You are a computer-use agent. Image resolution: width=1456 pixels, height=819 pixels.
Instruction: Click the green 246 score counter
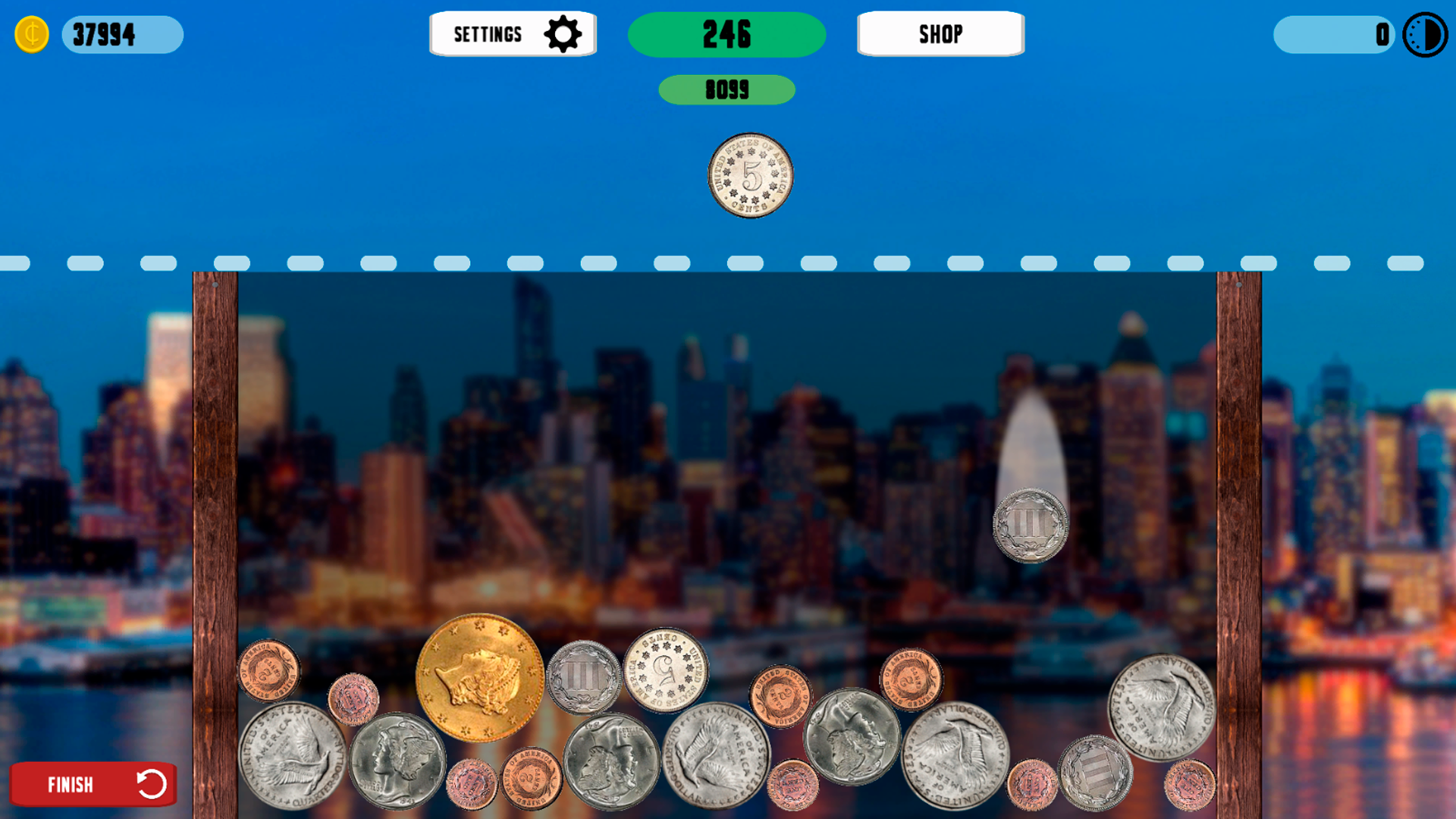click(x=726, y=33)
